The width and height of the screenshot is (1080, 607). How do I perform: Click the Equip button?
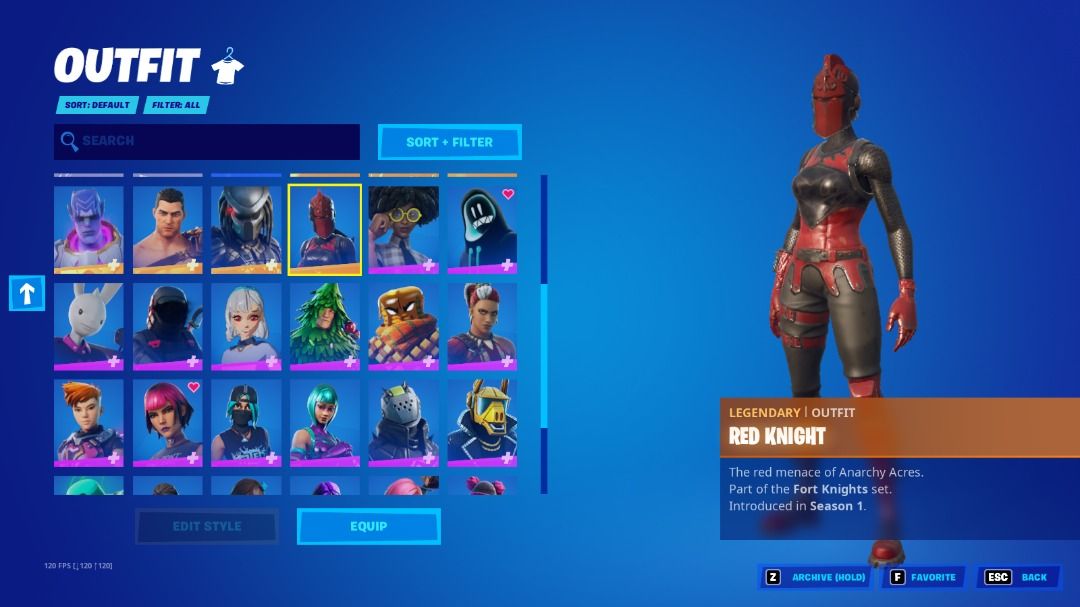click(x=368, y=526)
